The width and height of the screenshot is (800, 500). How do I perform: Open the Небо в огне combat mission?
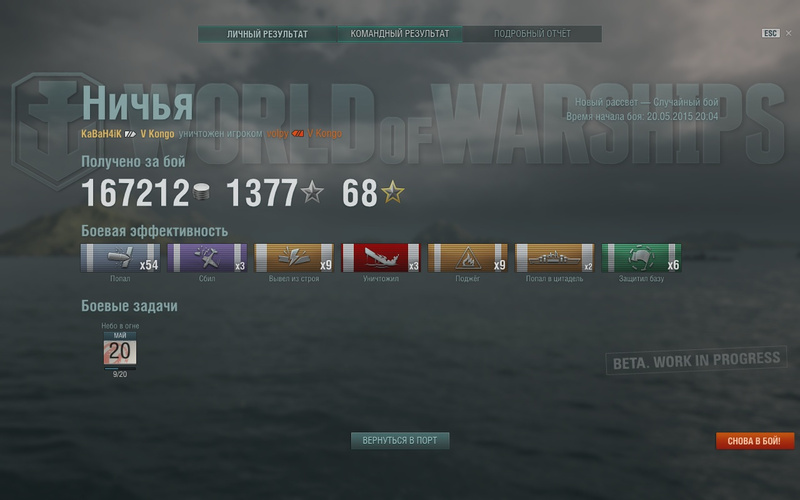[x=120, y=350]
